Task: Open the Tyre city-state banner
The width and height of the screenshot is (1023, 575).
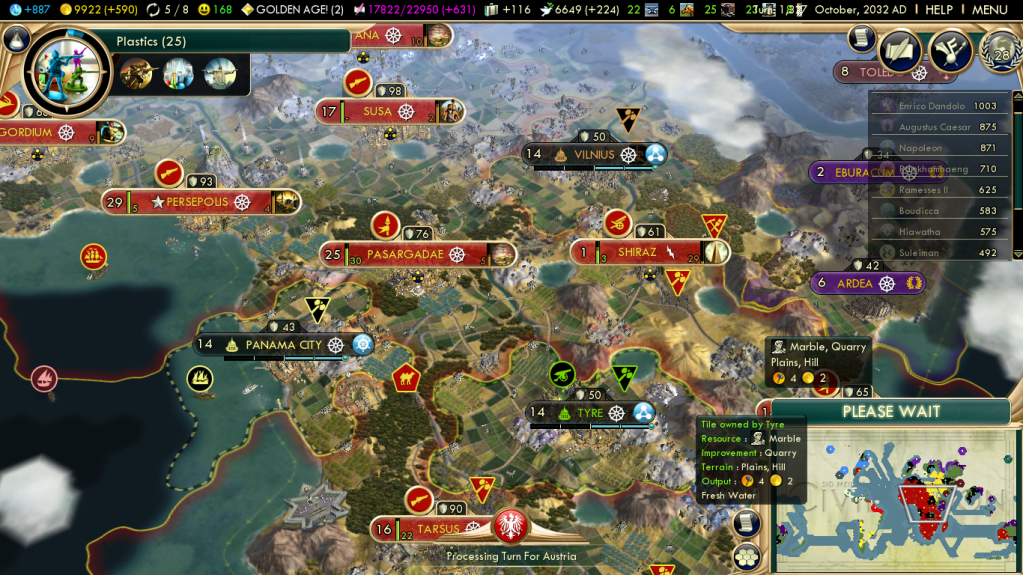Action: pos(590,413)
